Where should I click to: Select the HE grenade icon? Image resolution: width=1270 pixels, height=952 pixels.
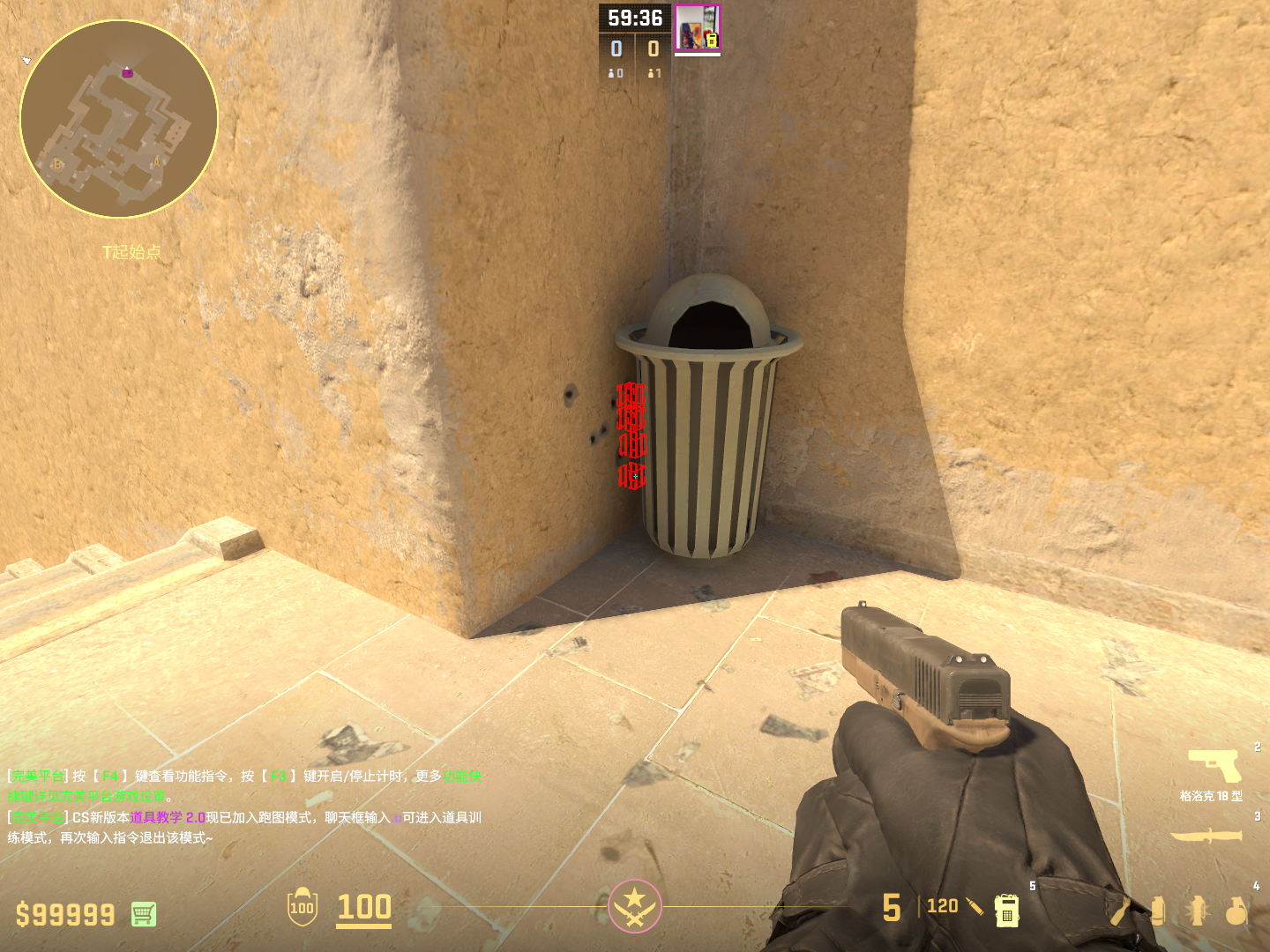(1236, 911)
